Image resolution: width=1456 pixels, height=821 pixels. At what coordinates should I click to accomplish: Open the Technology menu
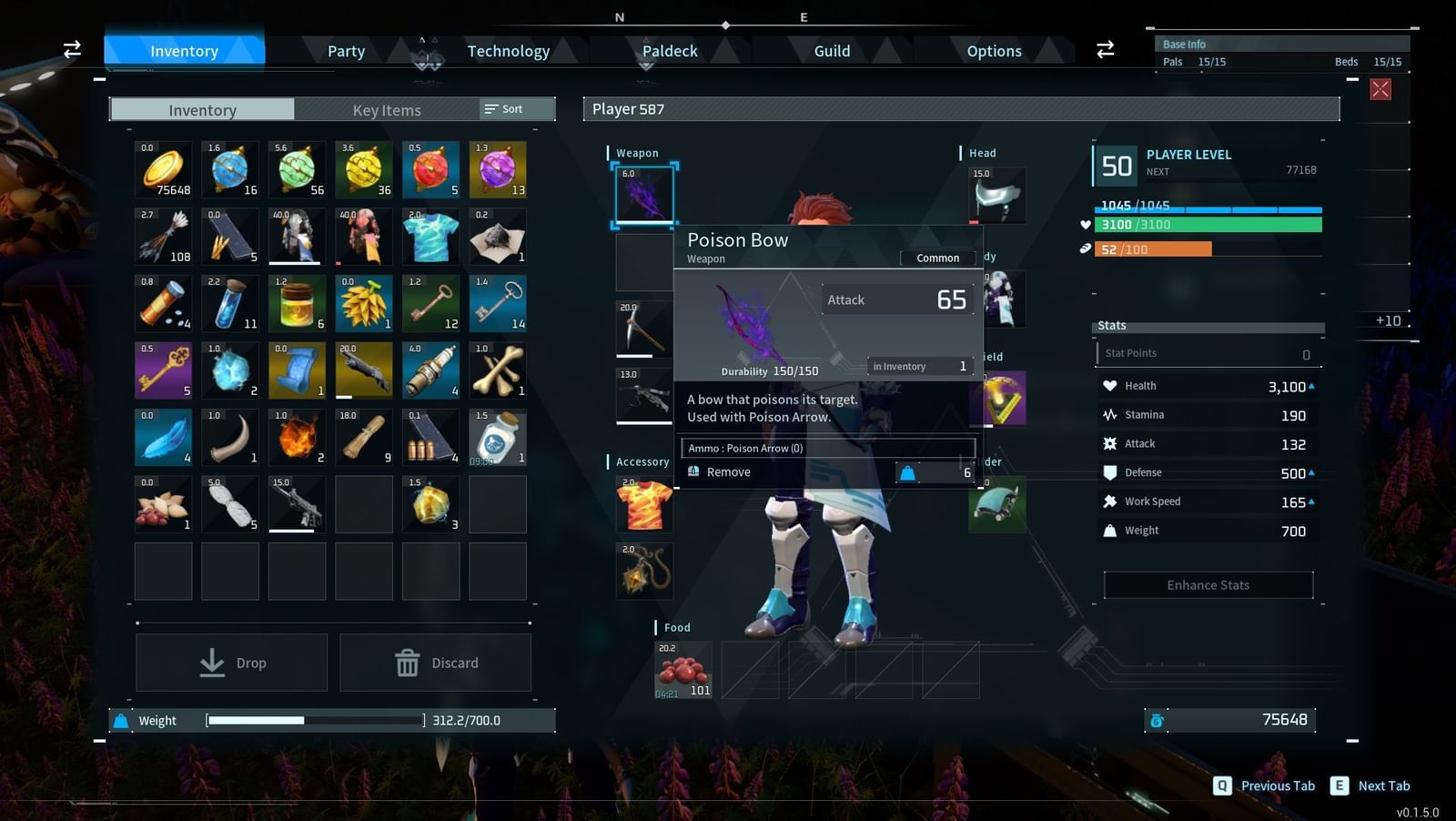click(509, 51)
